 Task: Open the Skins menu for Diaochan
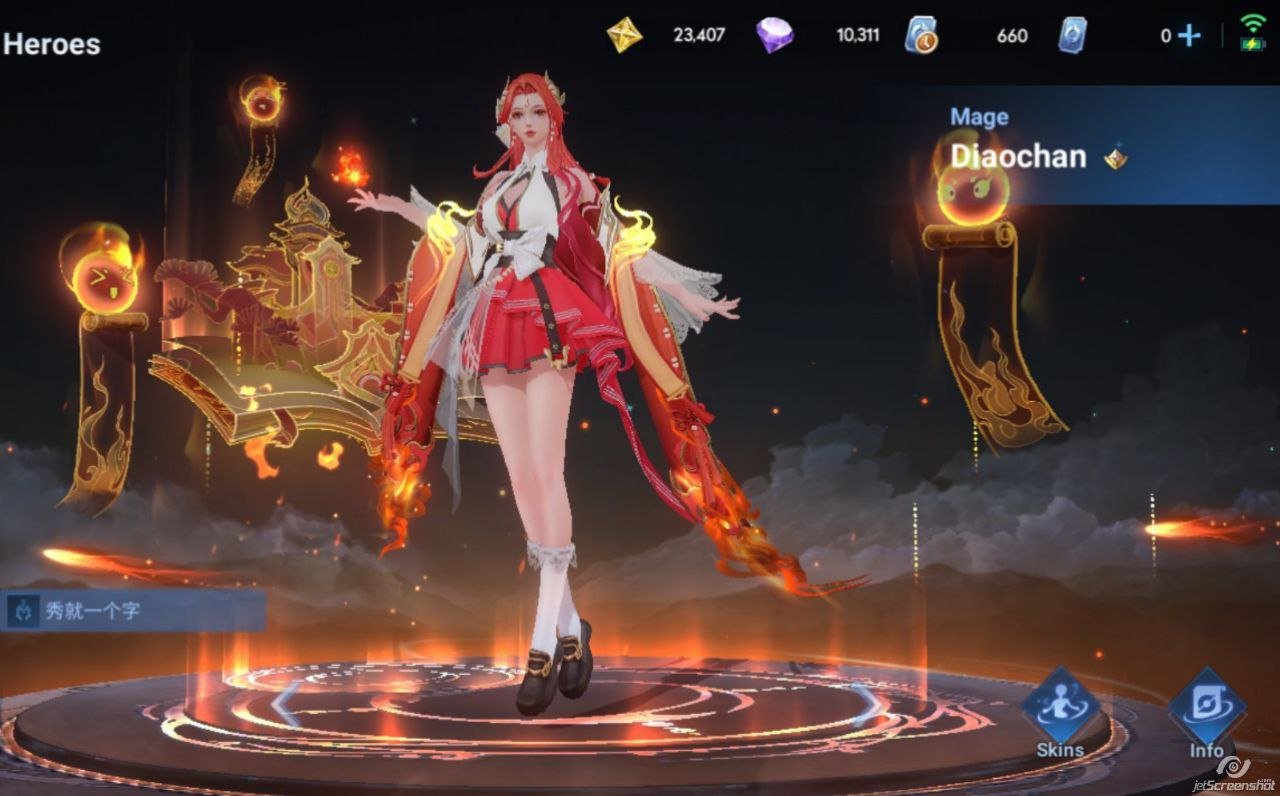click(1060, 712)
